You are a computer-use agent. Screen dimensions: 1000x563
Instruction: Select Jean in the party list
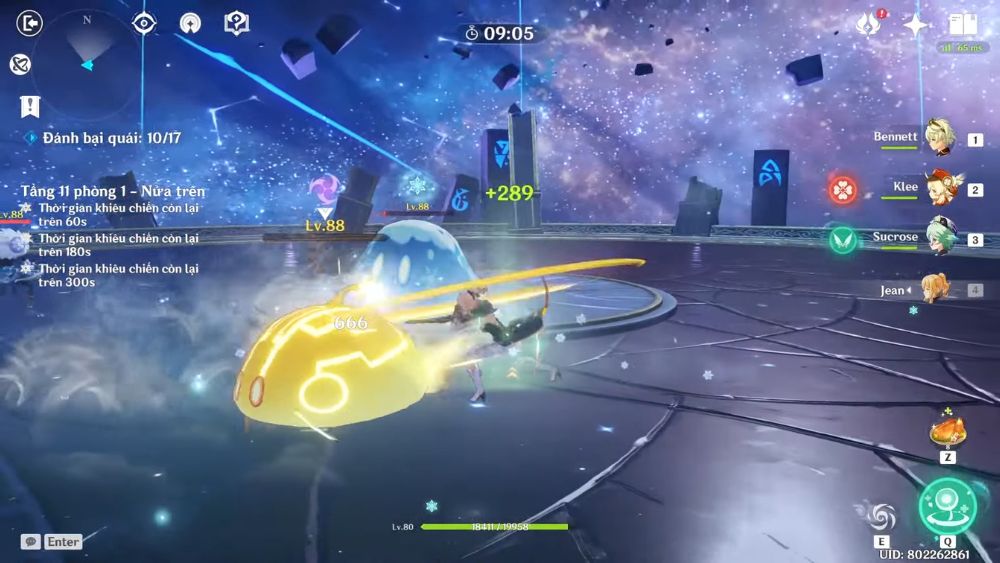point(938,290)
